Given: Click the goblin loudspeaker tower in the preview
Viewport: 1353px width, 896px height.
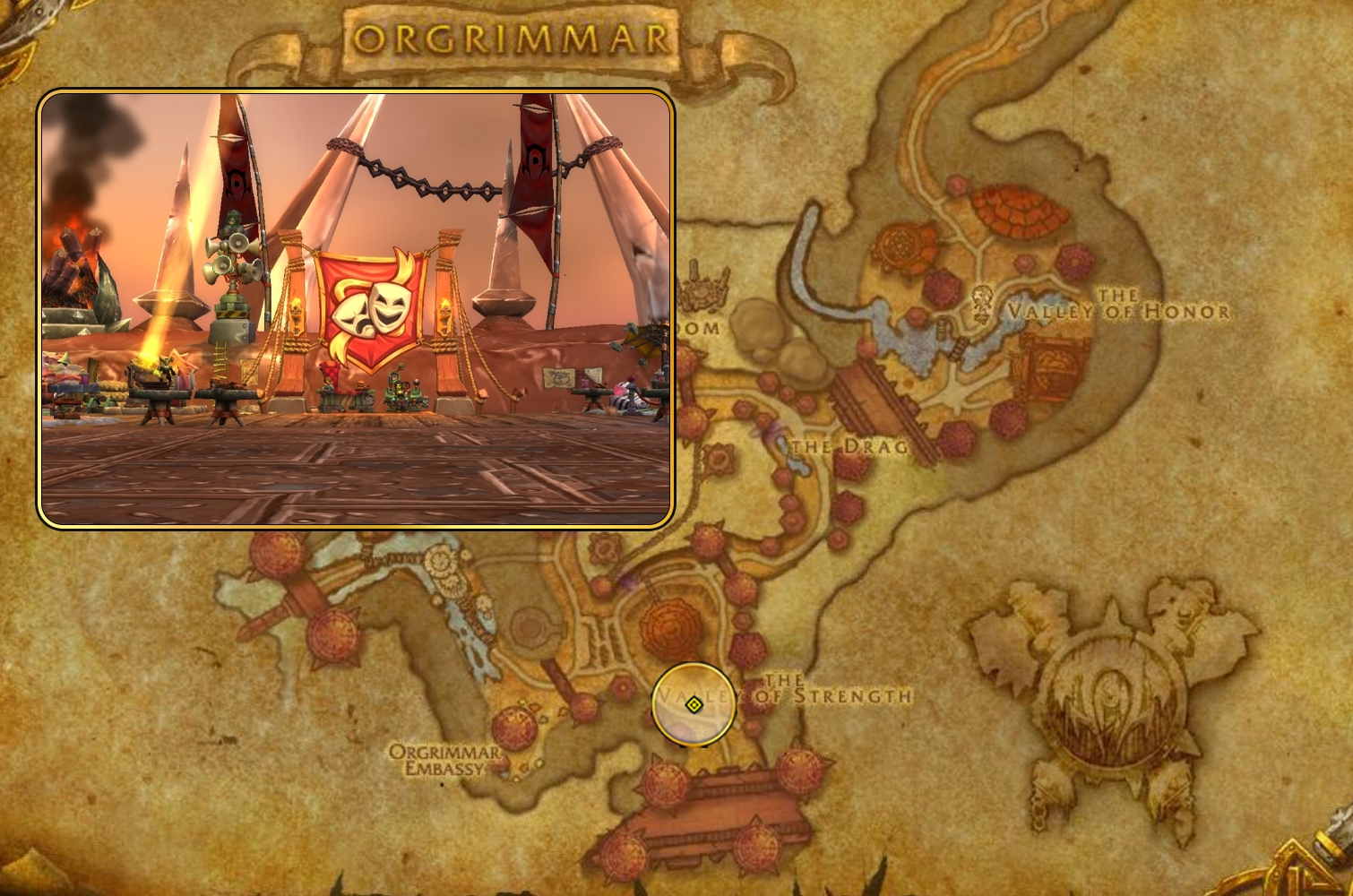Looking at the screenshot, I should tap(228, 260).
